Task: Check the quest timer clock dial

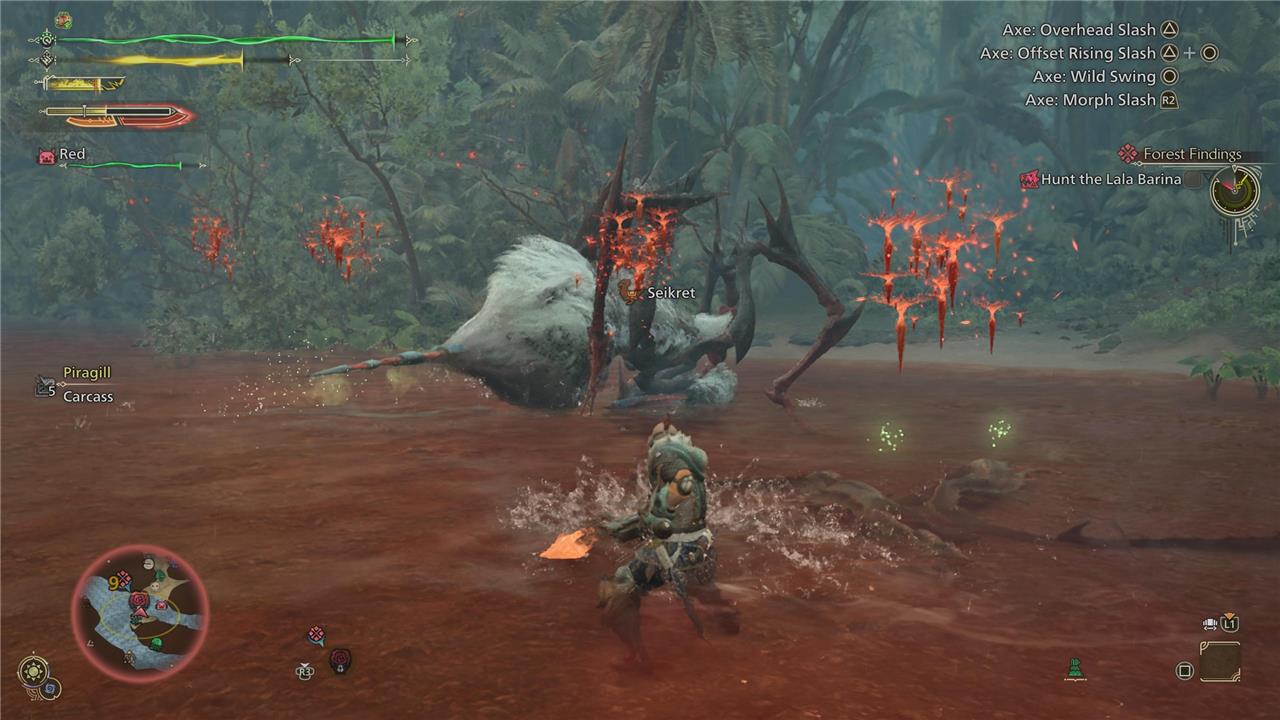Action: 1235,190
